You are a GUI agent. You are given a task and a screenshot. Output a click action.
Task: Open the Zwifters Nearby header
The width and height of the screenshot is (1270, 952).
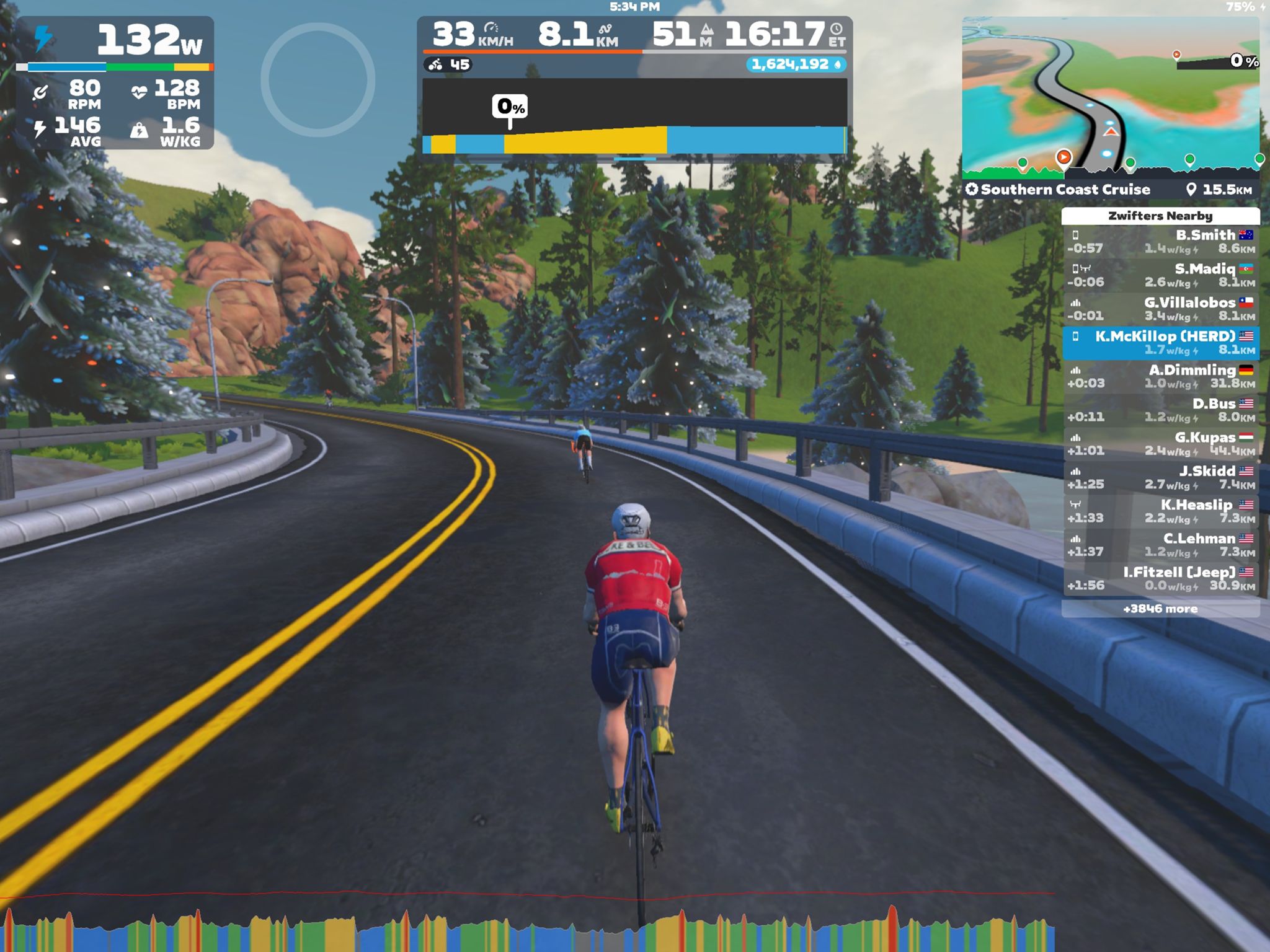coord(1160,216)
